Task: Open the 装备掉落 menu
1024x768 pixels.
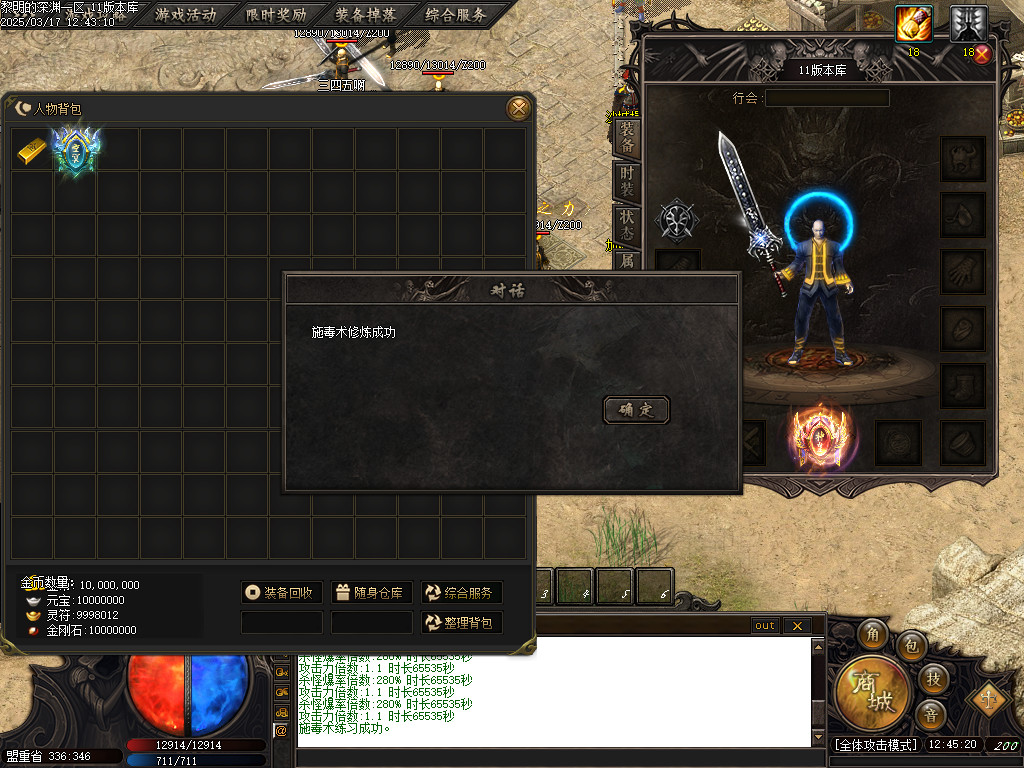Action: (x=365, y=15)
